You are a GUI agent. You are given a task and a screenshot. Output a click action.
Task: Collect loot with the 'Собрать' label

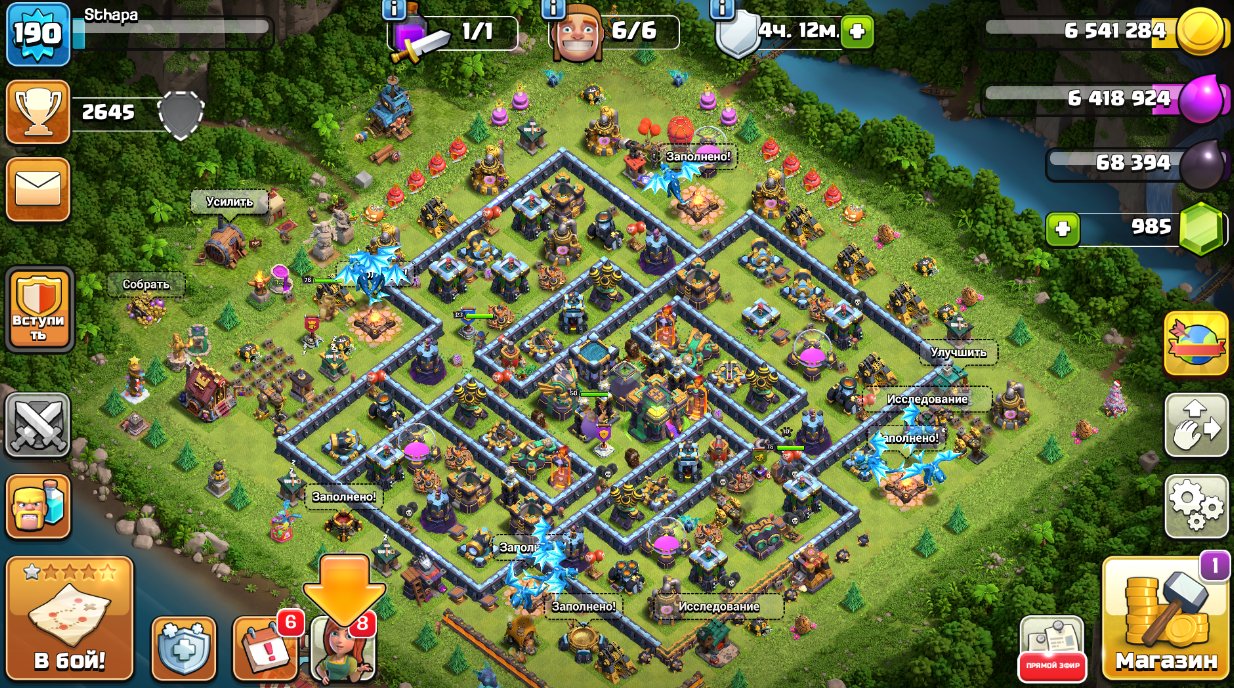(146, 284)
